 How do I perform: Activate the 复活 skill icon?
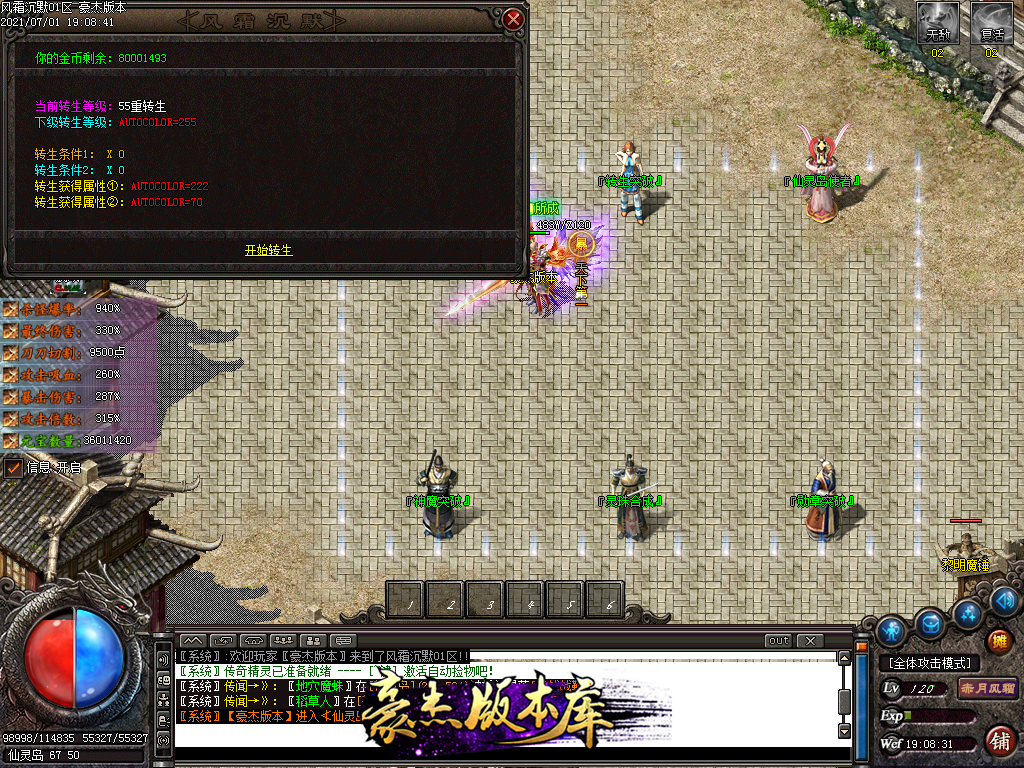coord(992,22)
